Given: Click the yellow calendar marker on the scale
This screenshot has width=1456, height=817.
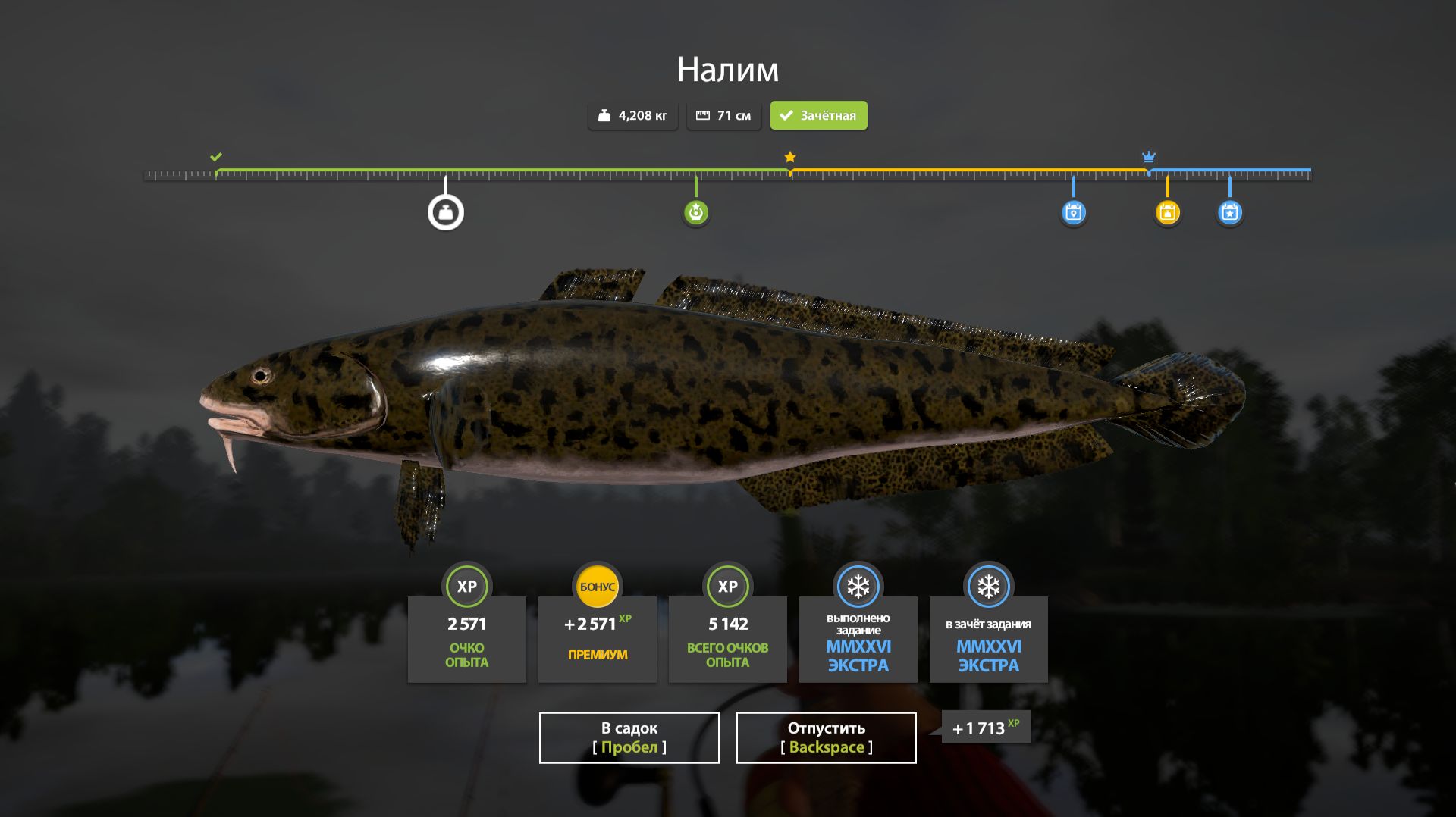Looking at the screenshot, I should point(1167,212).
